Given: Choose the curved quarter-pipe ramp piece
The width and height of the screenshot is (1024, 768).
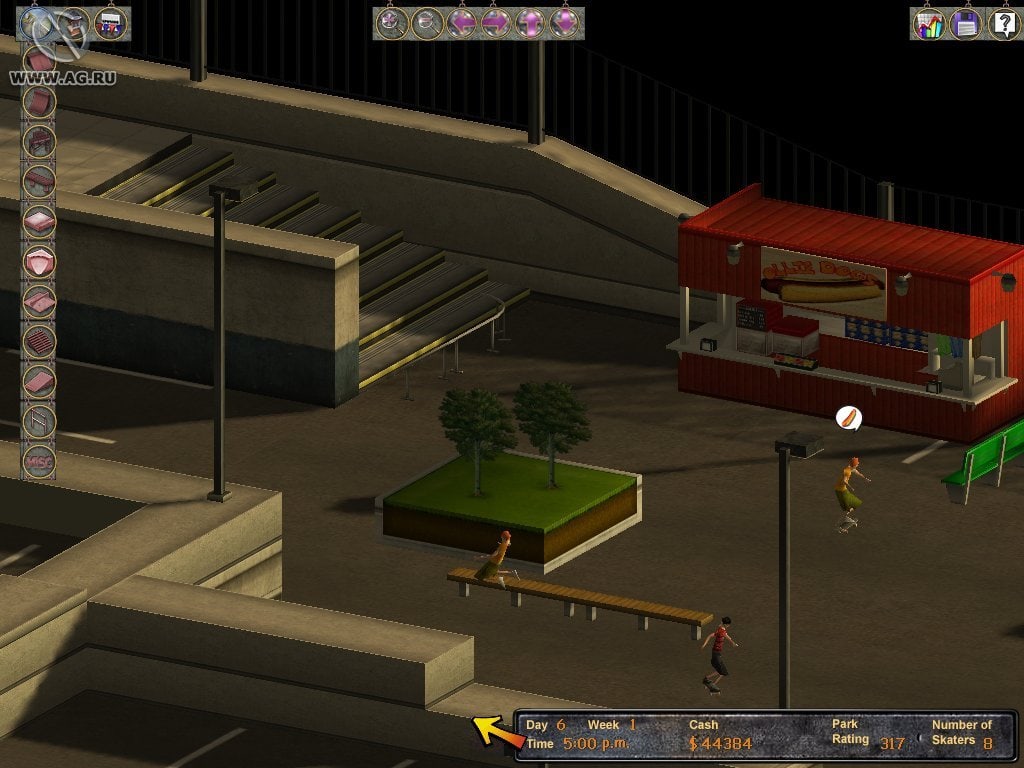Looking at the screenshot, I should click(x=39, y=101).
